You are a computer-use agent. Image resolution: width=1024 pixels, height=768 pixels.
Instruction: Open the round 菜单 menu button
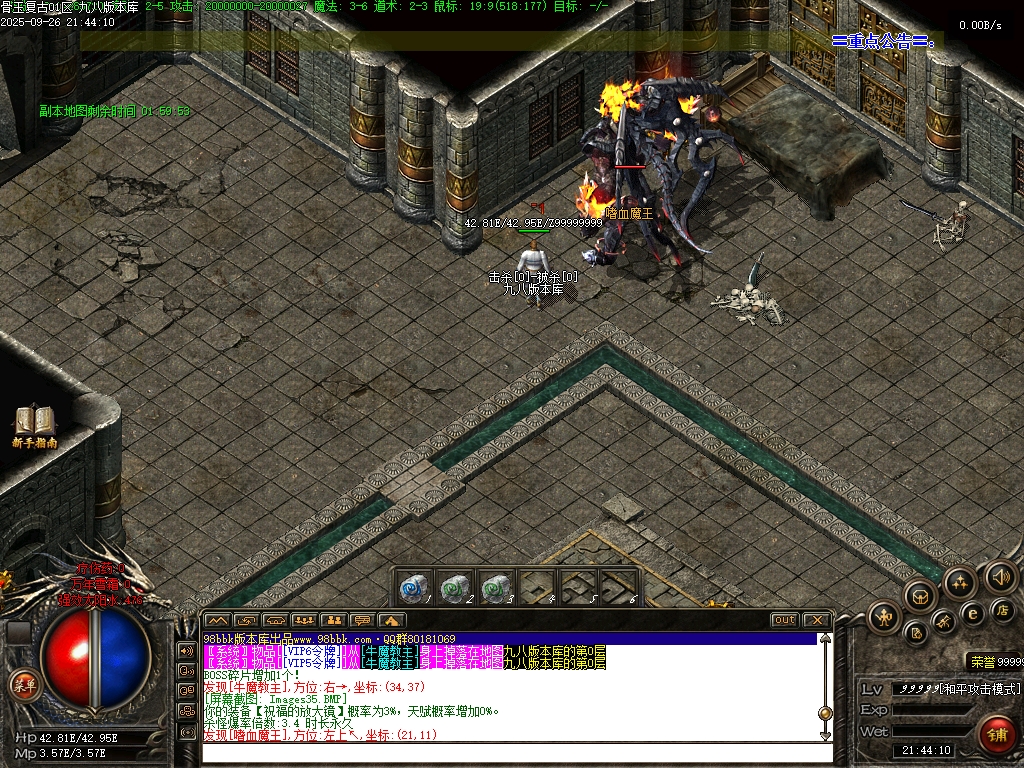pyautogui.click(x=24, y=685)
